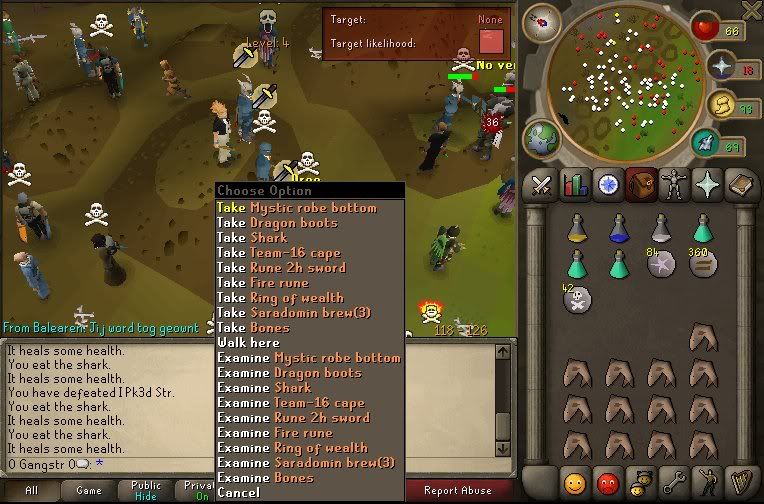Click the minimap
Screen dimensions: 764x504
tap(624, 82)
